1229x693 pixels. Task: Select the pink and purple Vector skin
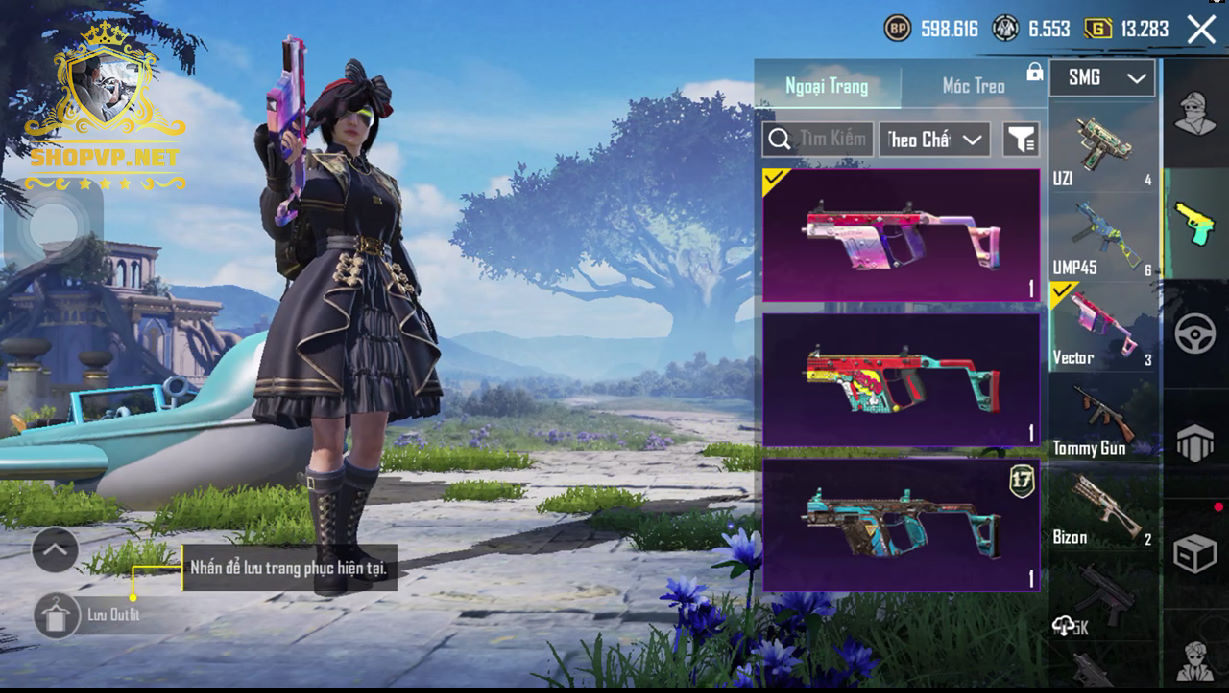(900, 235)
